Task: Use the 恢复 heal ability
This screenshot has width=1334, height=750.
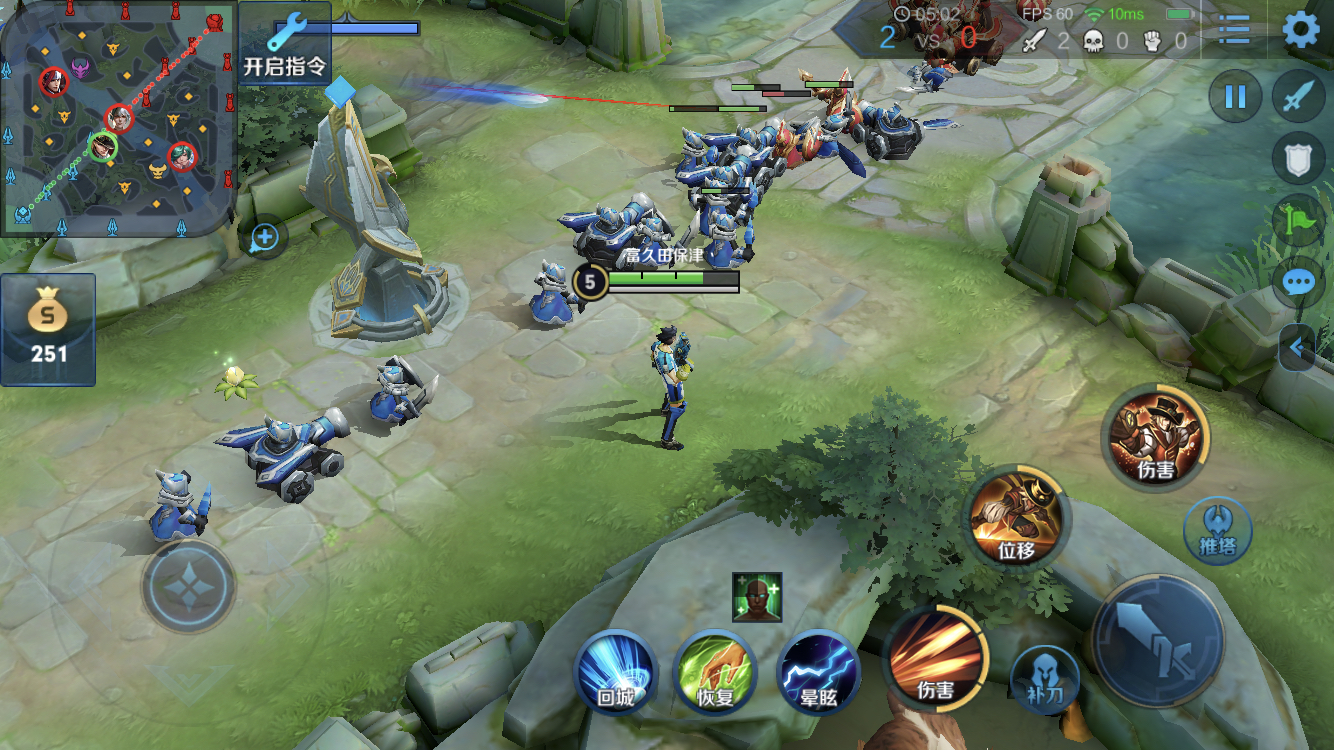Action: [x=715, y=672]
